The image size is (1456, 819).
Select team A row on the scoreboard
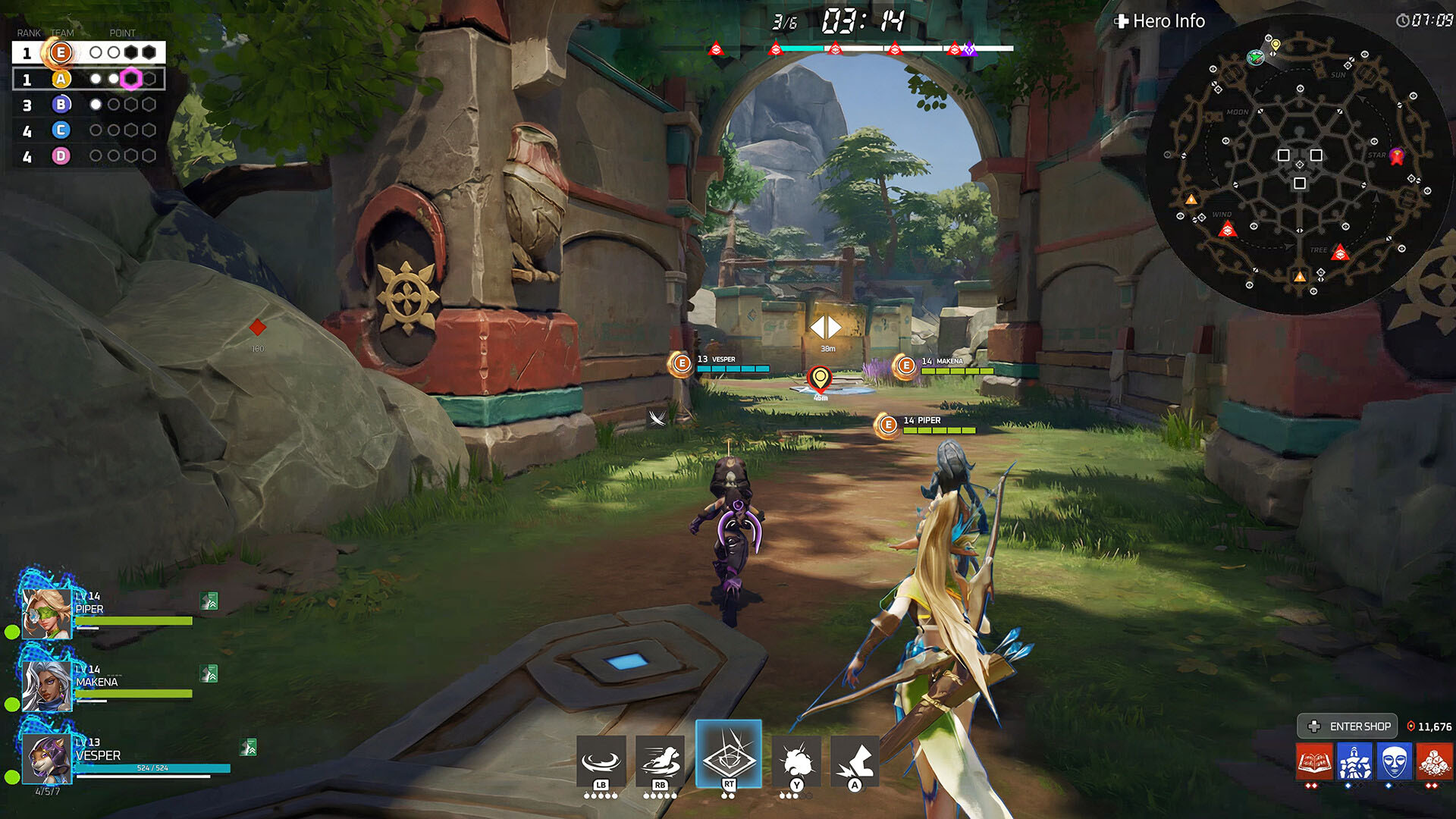(89, 79)
